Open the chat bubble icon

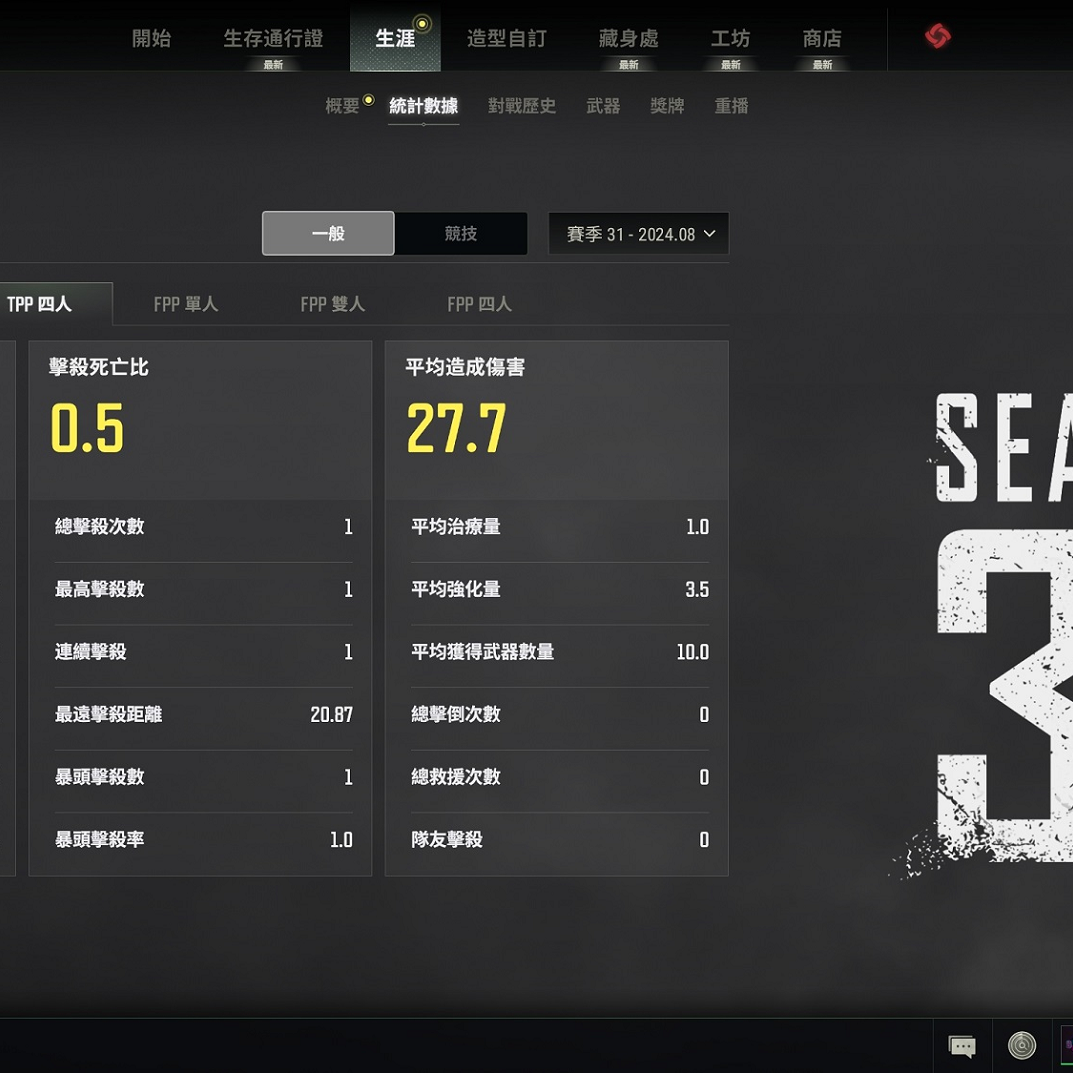click(962, 1046)
